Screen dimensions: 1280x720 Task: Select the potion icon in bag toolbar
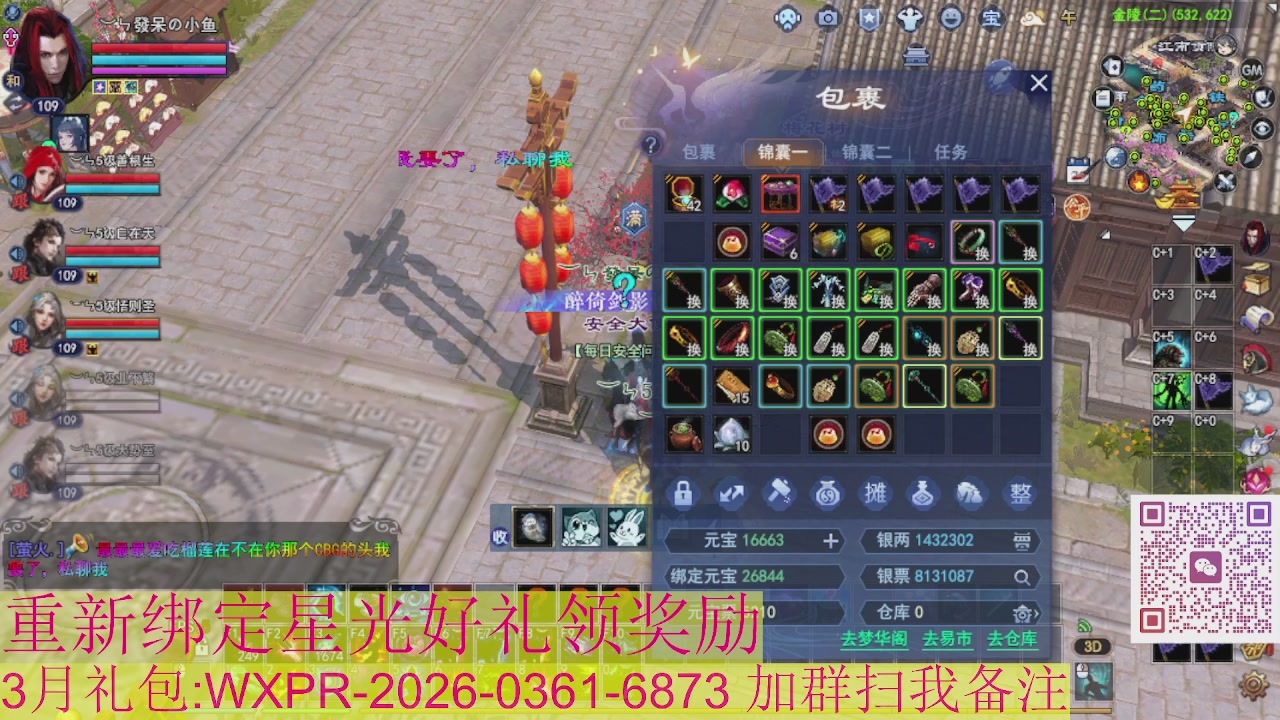(921, 494)
